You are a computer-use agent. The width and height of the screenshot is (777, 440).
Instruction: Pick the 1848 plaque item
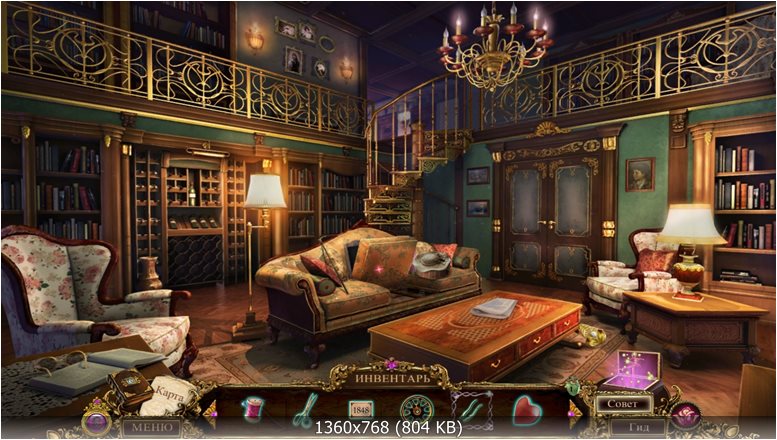coord(360,408)
